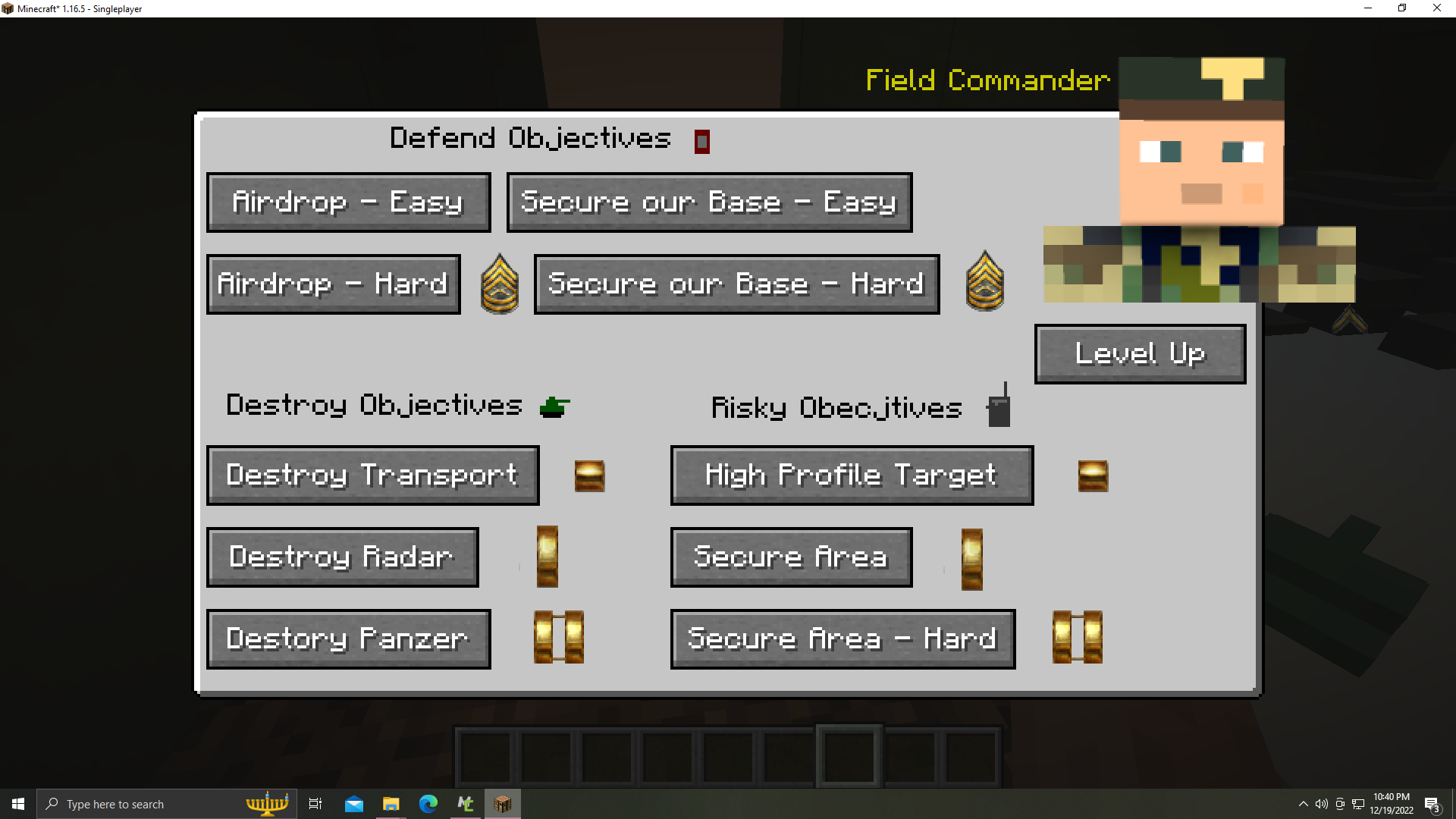Click the double bars beside Secure Area - Hard
The image size is (1456, 819).
point(1076,638)
